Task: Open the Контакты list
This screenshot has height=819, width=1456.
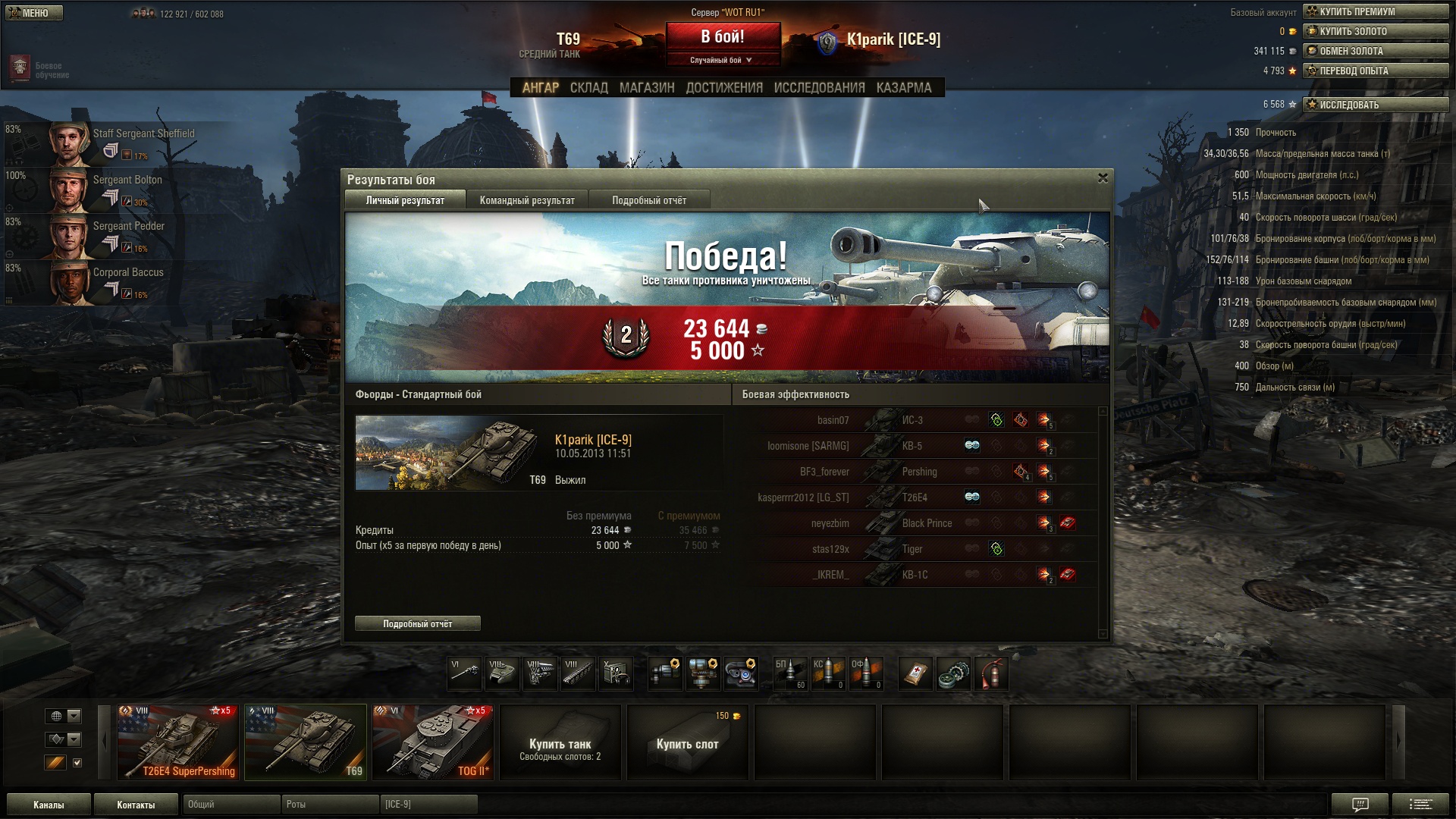Action: click(136, 805)
